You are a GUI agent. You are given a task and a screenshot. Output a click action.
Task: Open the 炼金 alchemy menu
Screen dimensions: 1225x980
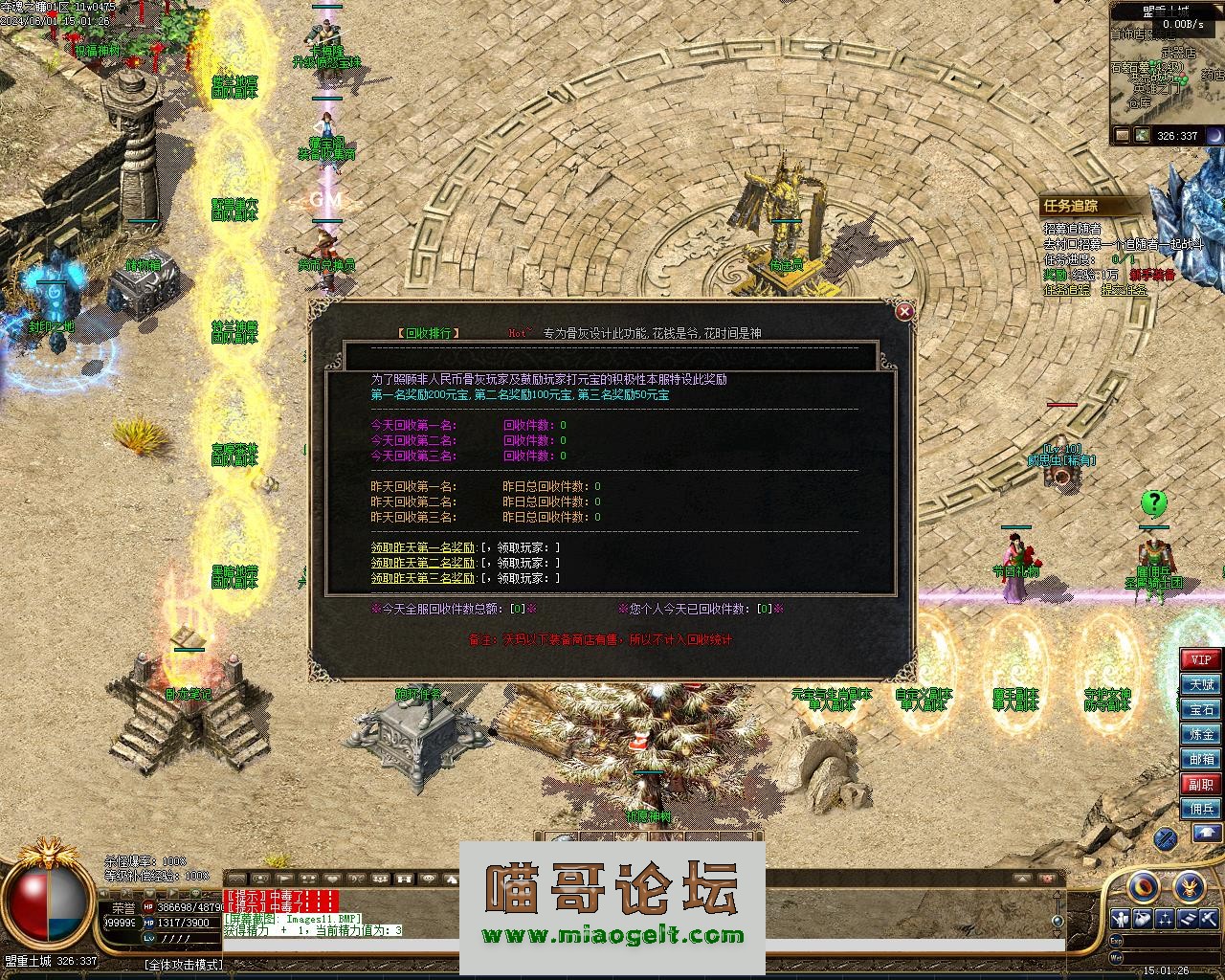coord(1201,734)
